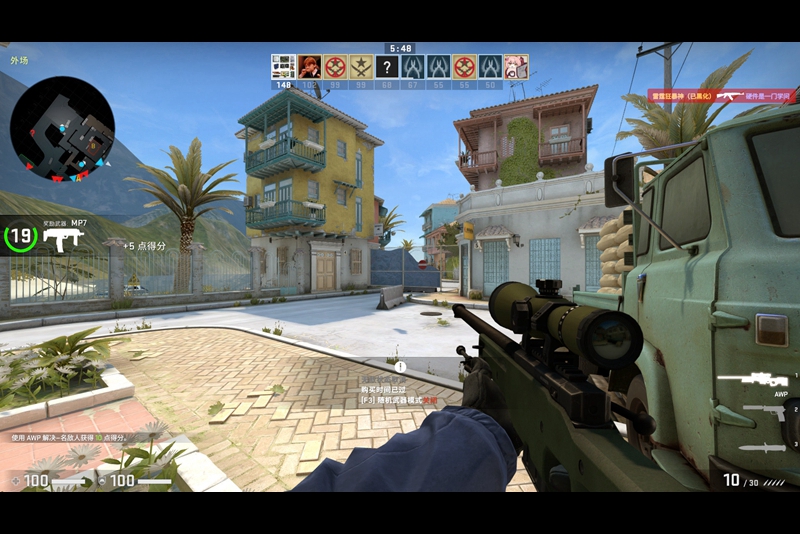This screenshot has height=534, width=800.
Task: Click the pink-haired anime player avatar
Action: point(516,66)
